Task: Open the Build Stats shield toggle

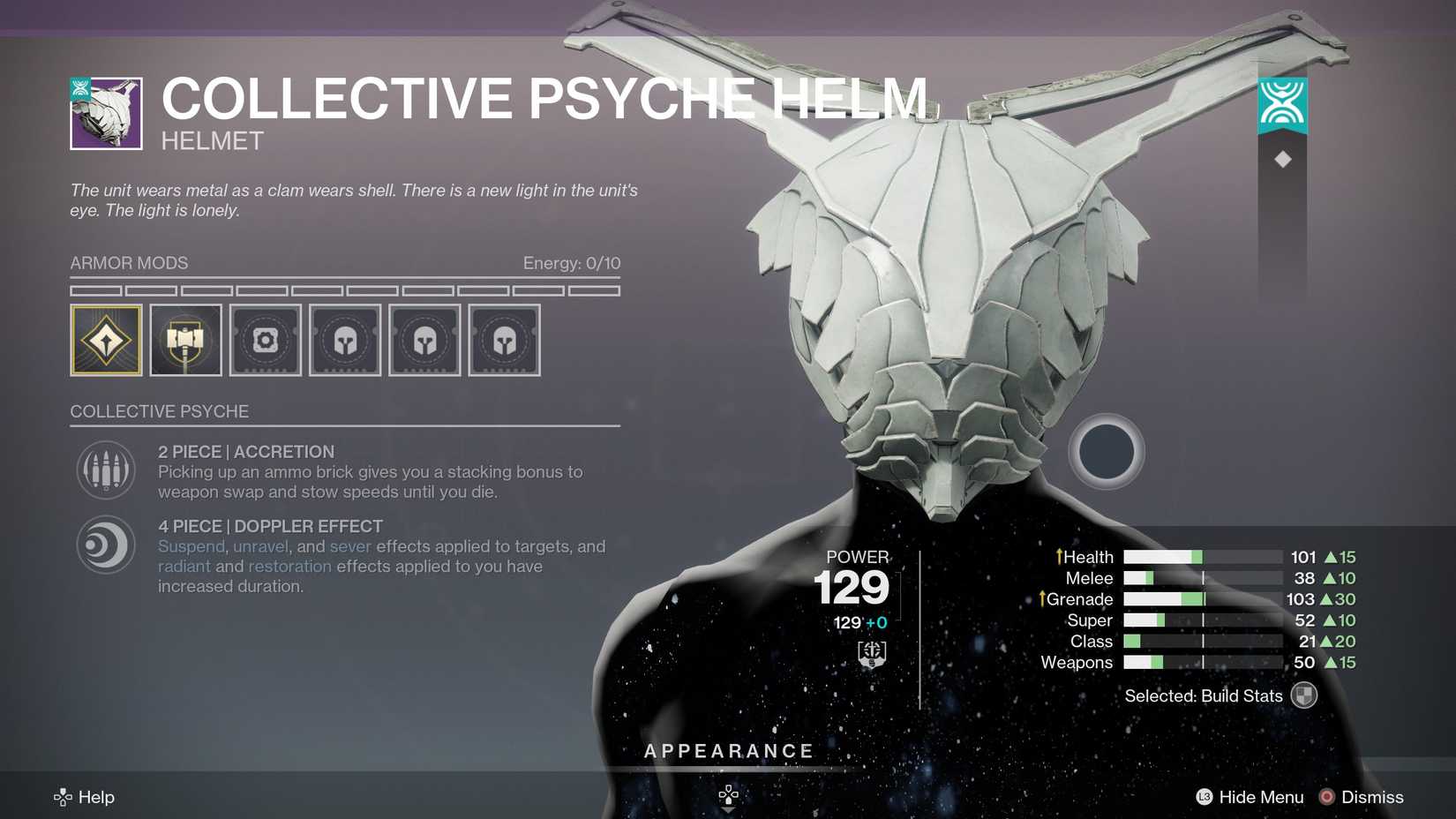Action: click(x=1303, y=695)
